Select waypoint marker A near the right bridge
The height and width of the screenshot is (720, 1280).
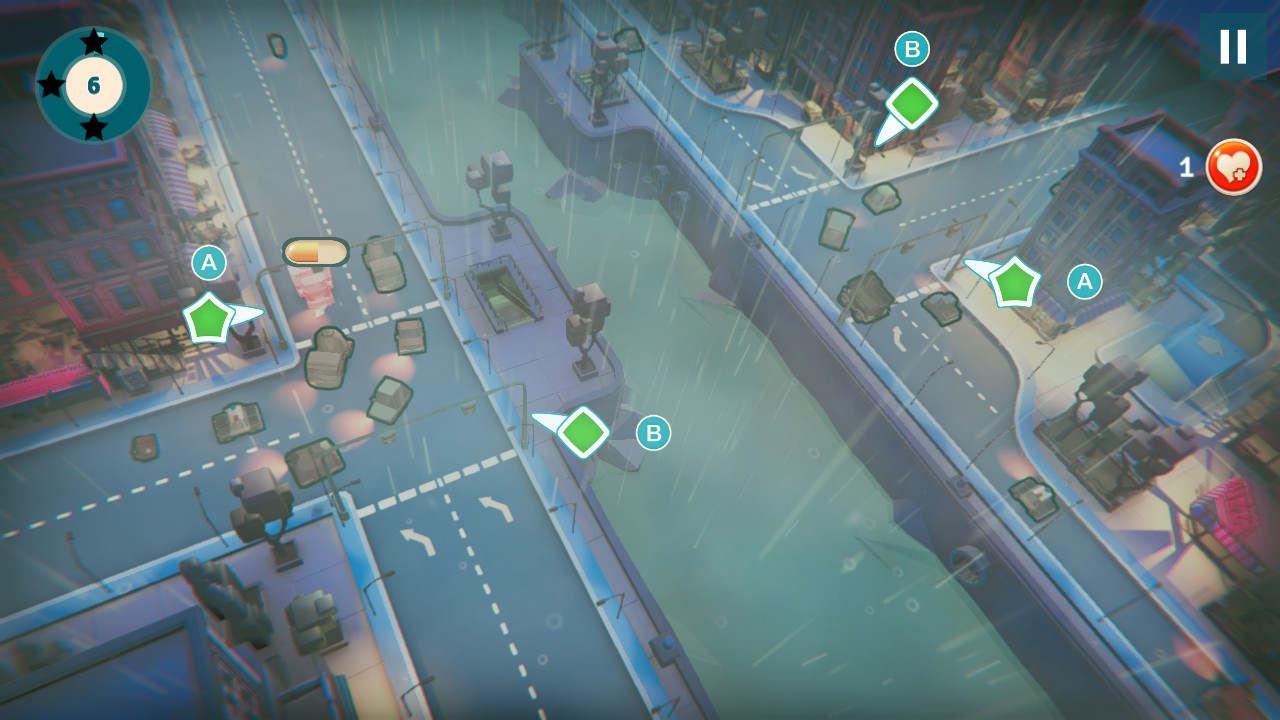[1084, 282]
